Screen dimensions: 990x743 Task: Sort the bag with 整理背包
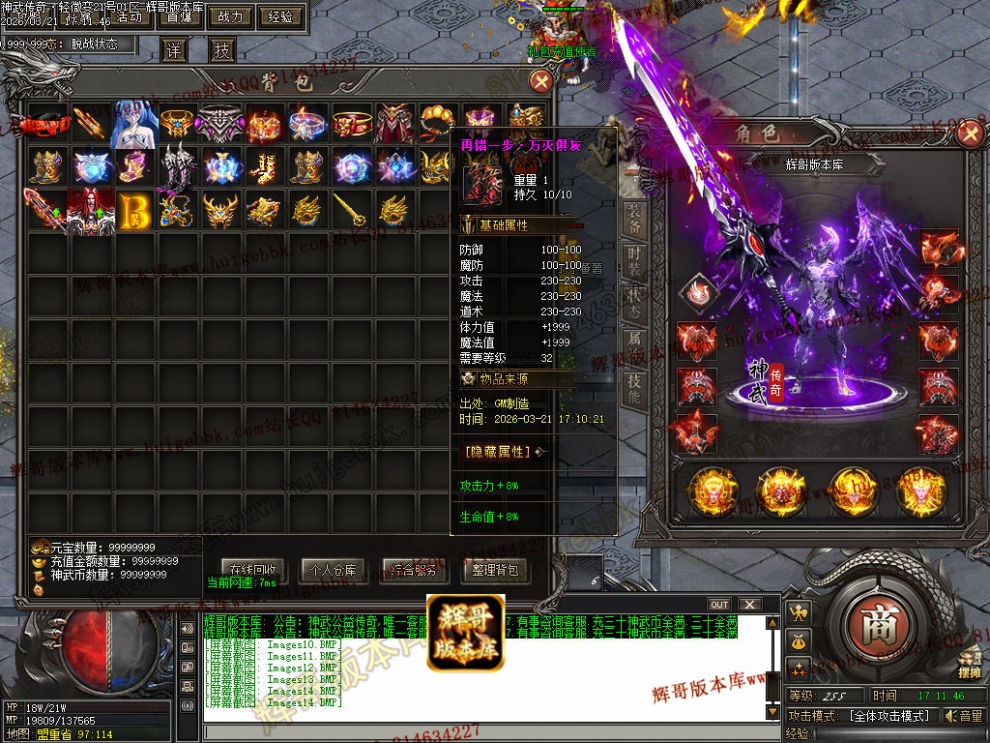pyautogui.click(x=494, y=570)
